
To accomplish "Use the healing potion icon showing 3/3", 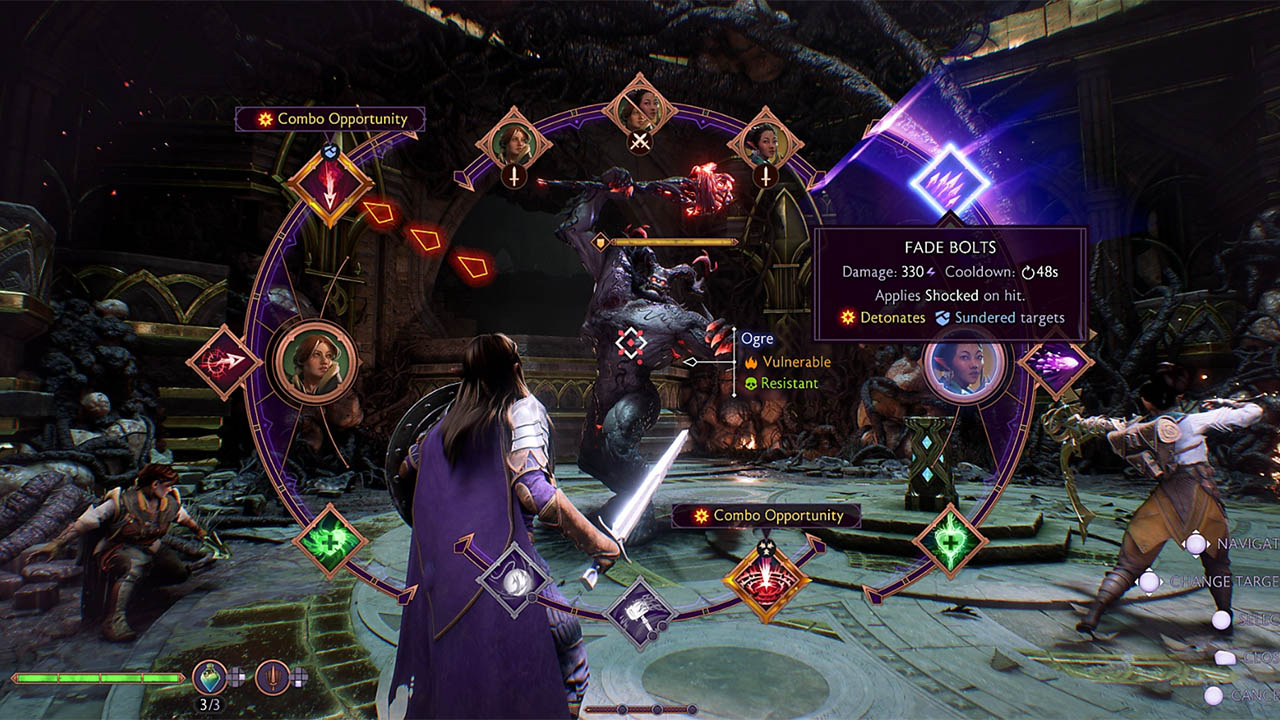I will click(210, 676).
